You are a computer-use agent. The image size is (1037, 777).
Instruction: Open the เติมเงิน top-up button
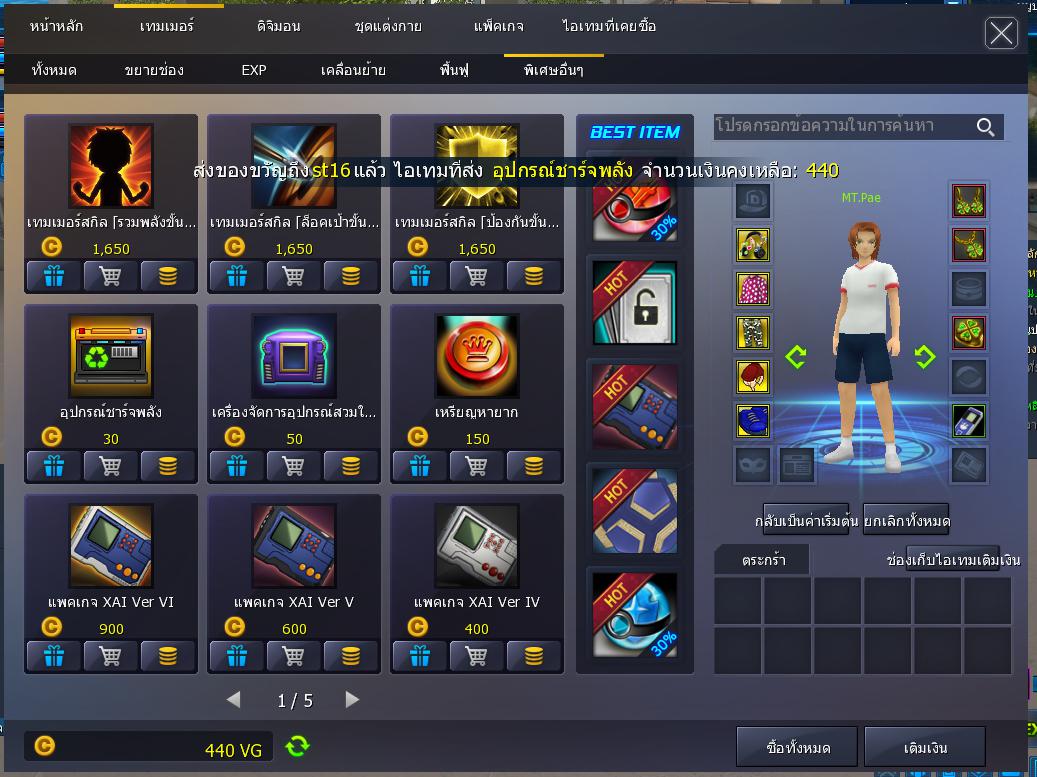coord(925,747)
